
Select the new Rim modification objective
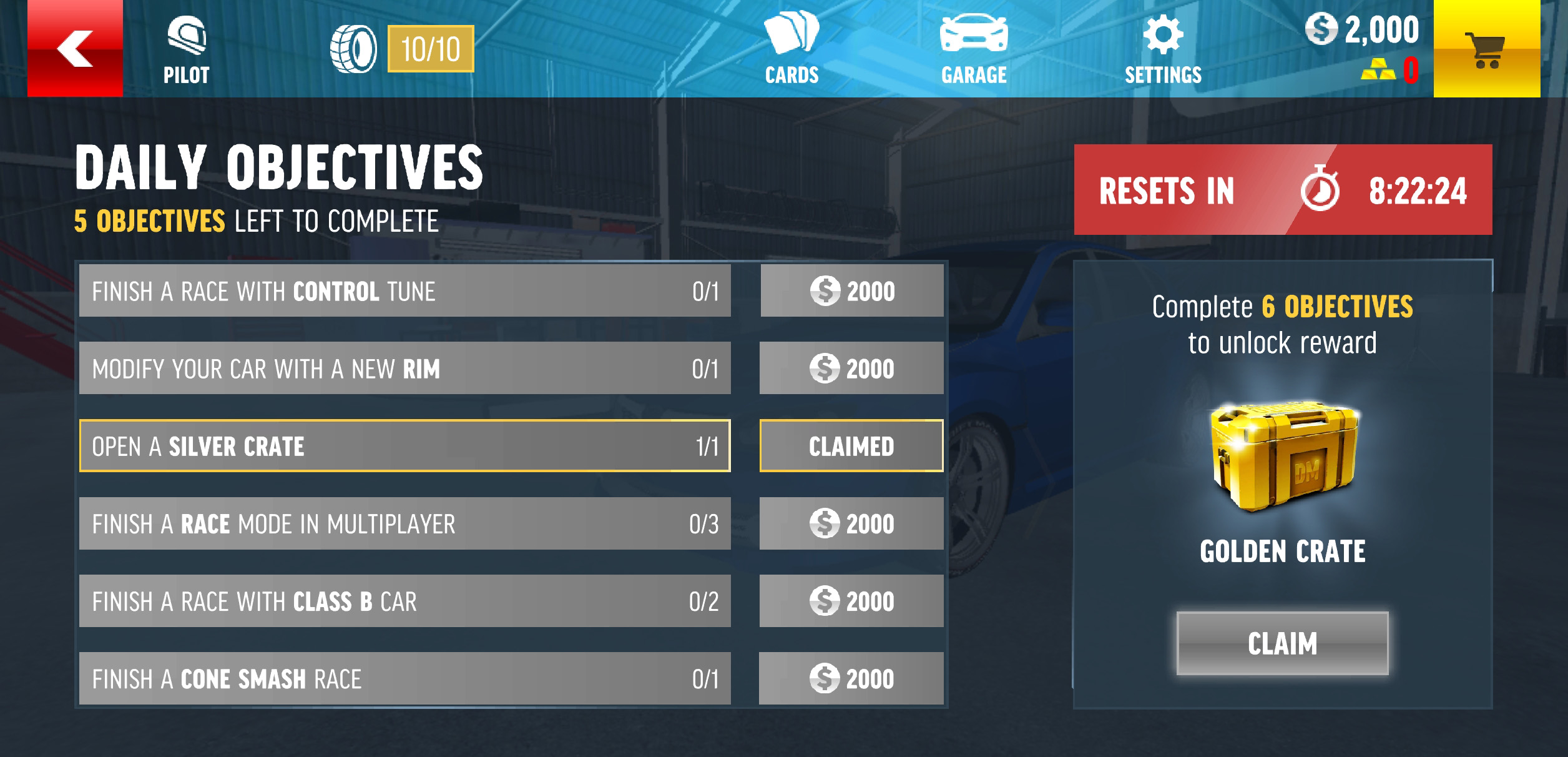click(x=404, y=369)
